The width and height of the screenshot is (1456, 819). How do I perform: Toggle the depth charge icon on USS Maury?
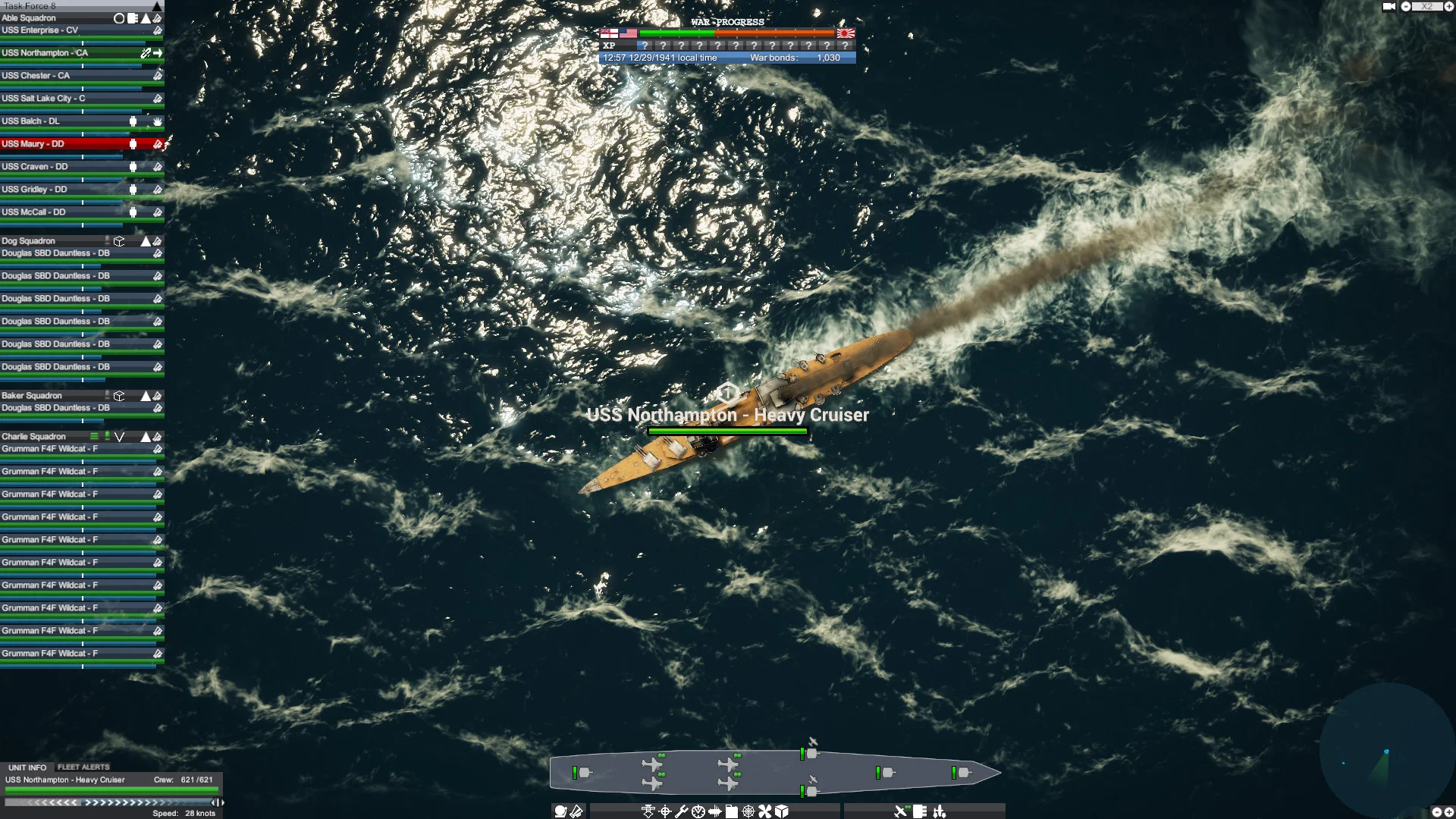tap(133, 143)
